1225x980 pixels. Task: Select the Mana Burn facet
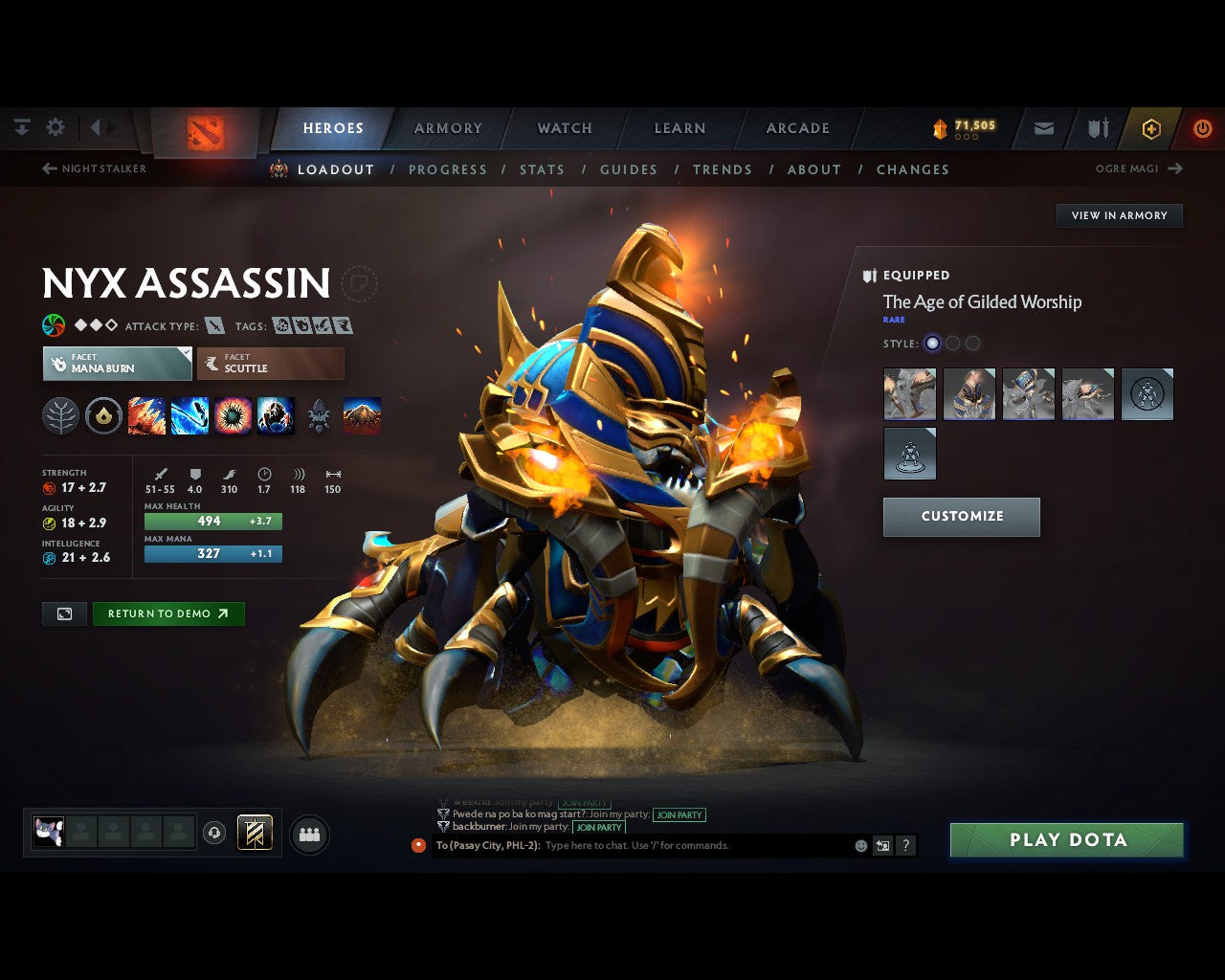(x=117, y=364)
